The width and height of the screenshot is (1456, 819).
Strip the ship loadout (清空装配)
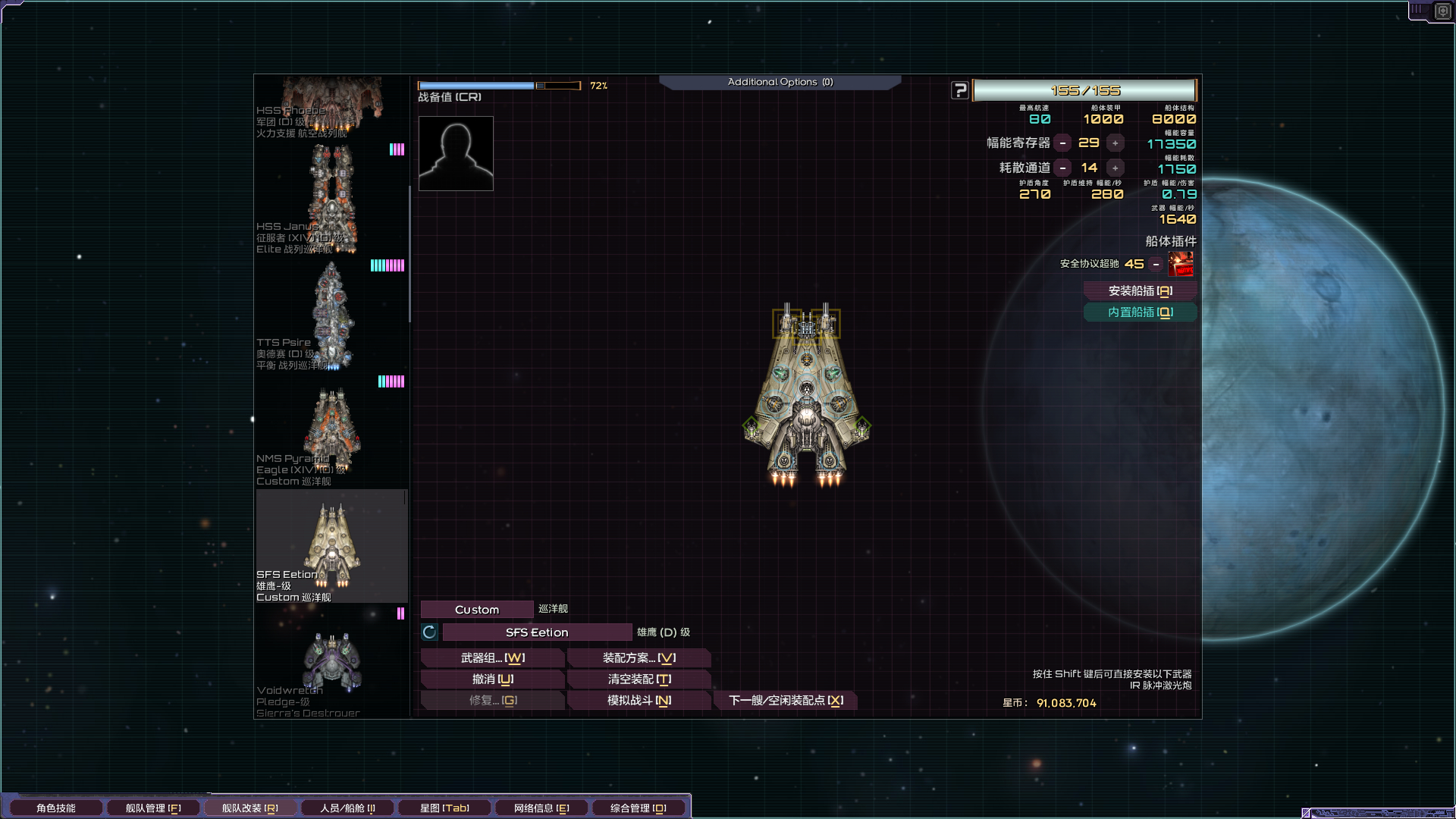pyautogui.click(x=639, y=679)
